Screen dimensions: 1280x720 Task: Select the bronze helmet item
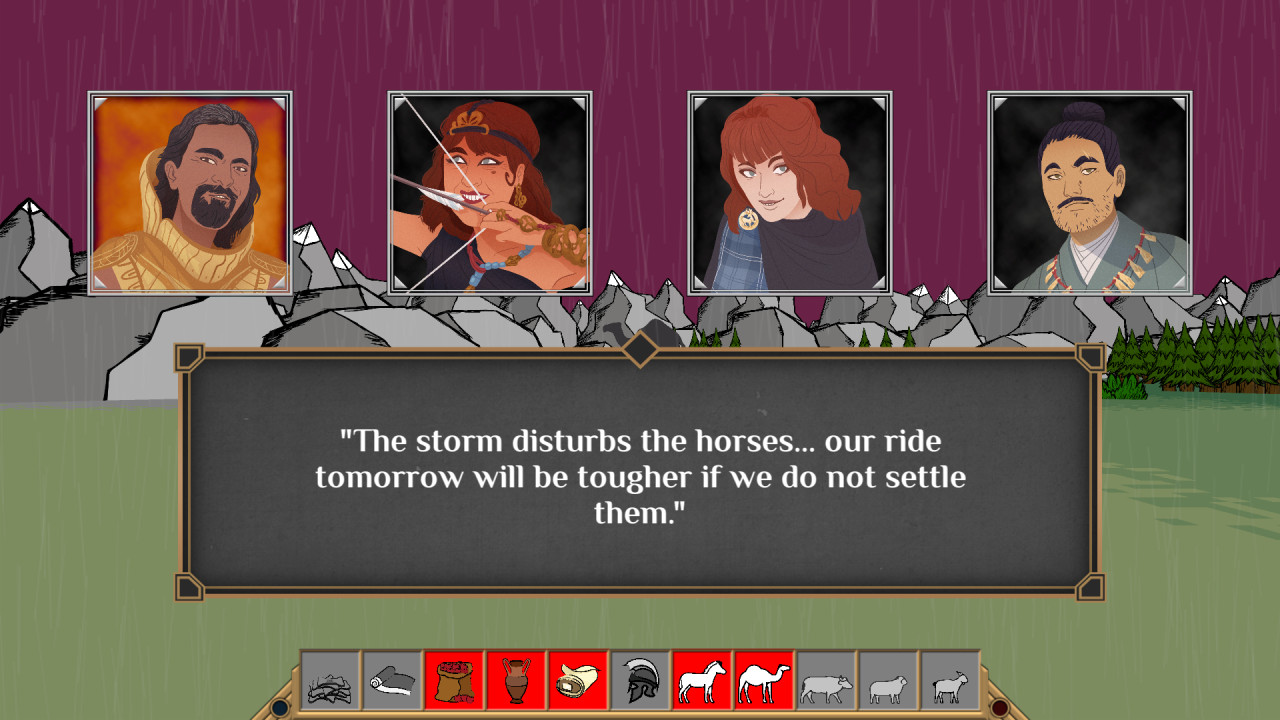coord(642,682)
